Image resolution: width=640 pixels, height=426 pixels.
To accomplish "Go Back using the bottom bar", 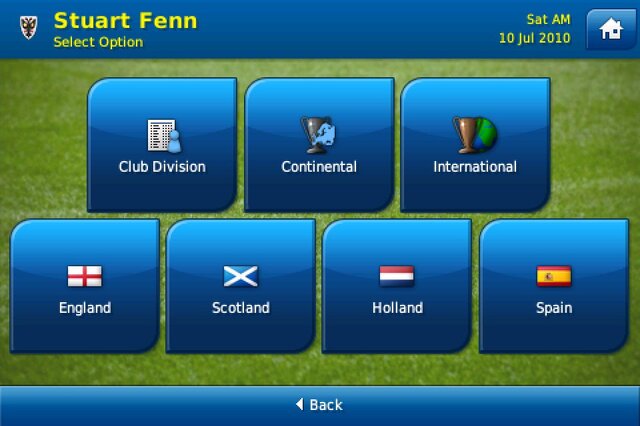I will coord(319,405).
